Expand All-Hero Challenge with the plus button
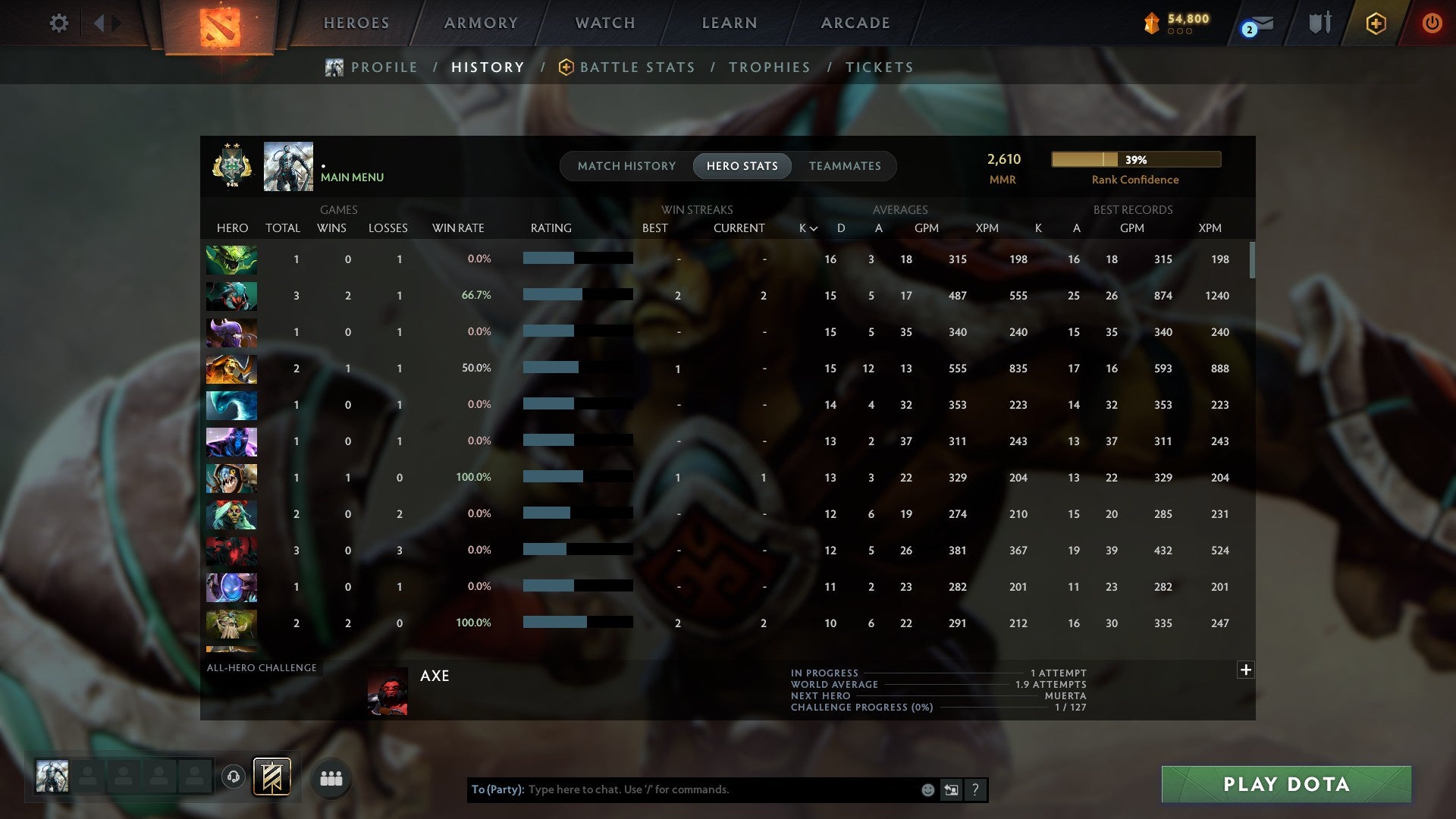Viewport: 1456px width, 819px height. pyautogui.click(x=1245, y=670)
